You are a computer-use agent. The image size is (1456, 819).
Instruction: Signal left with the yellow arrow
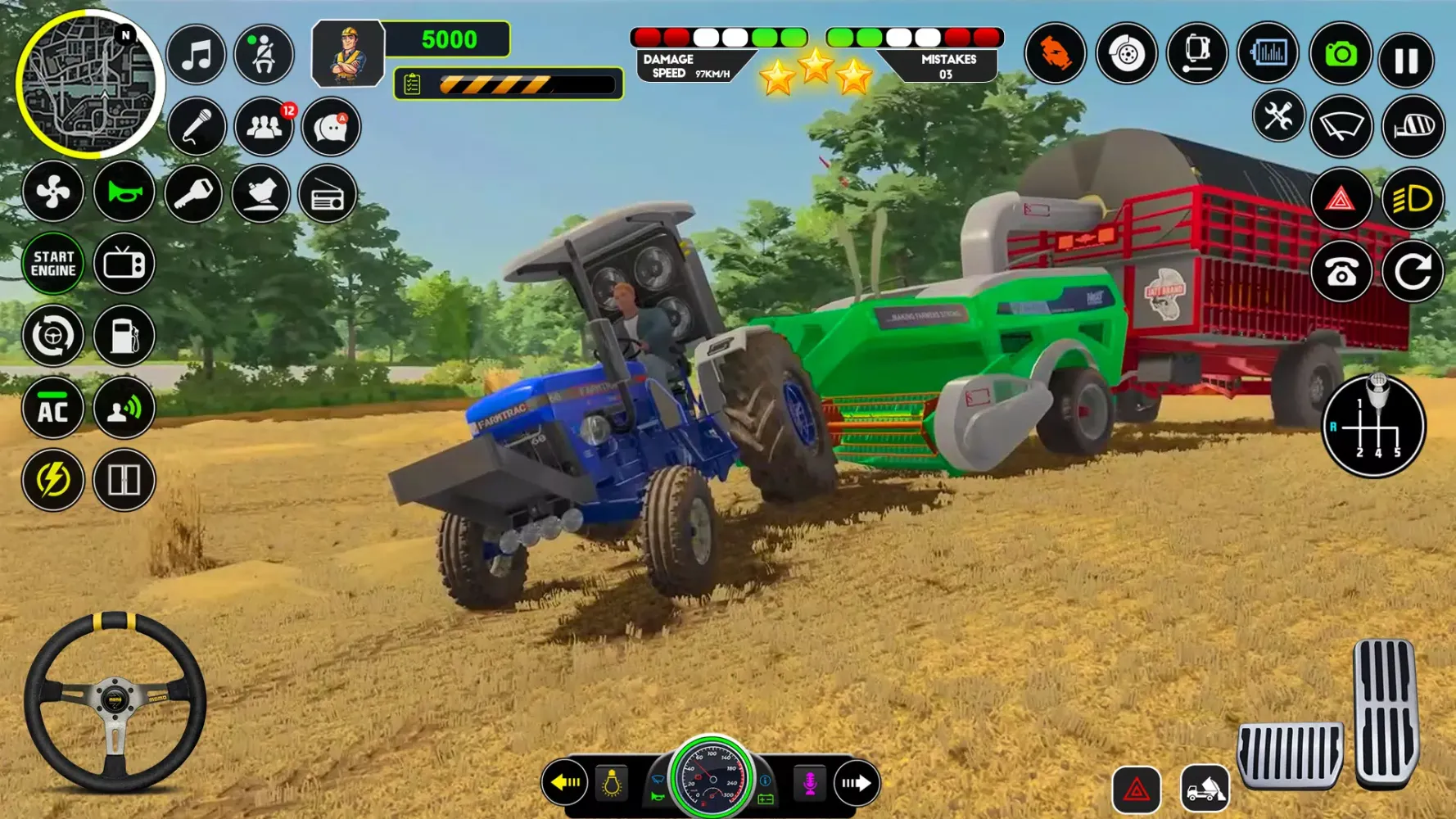click(x=565, y=783)
